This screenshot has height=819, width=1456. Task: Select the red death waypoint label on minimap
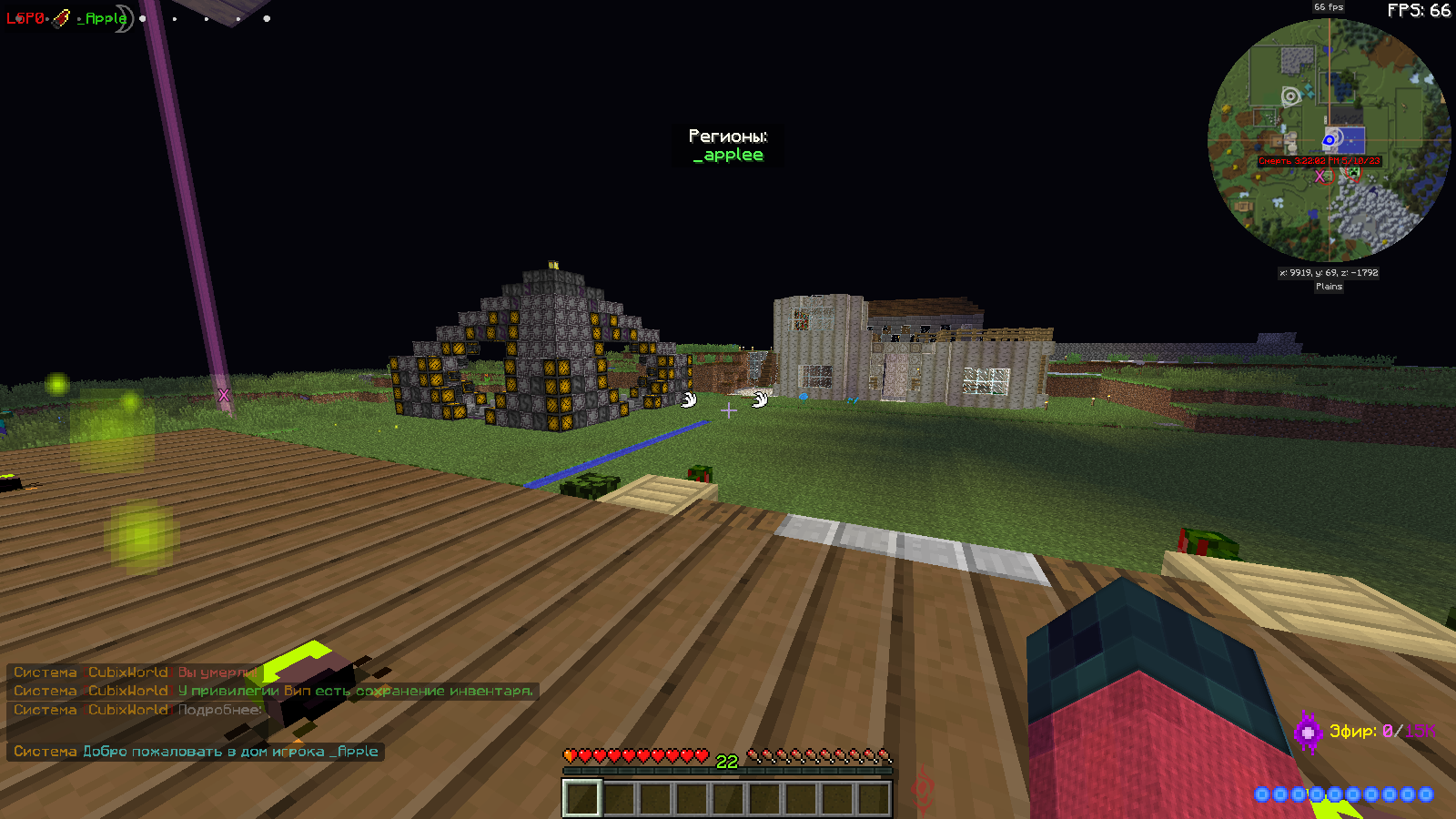pyautogui.click(x=1319, y=161)
